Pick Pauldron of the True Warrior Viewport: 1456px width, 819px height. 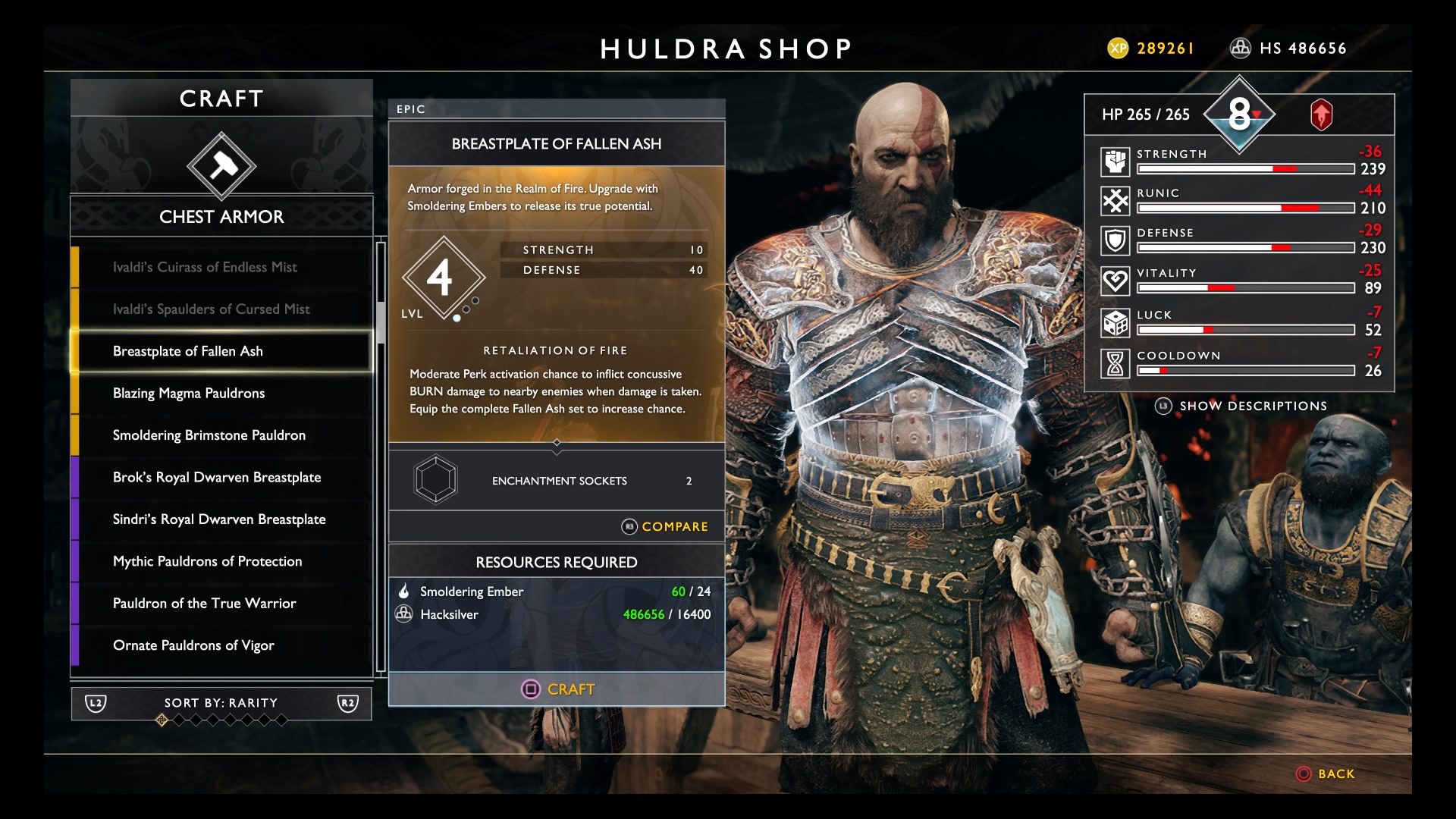tap(204, 604)
